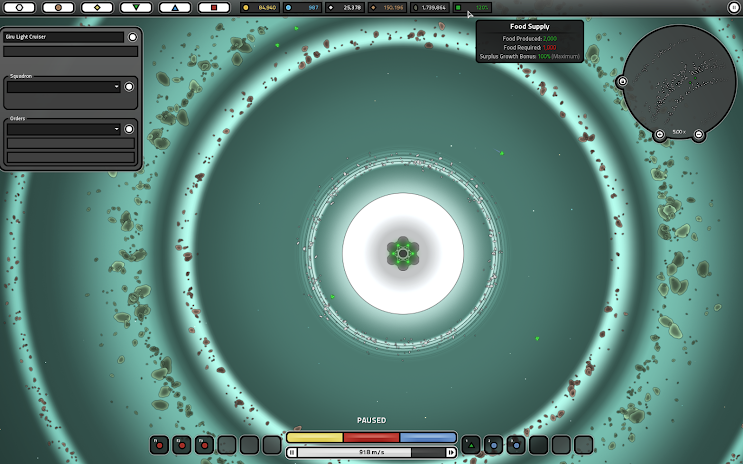Select the Gnu Light Cruiser name field
Viewport: 743px width, 464px height.
pyautogui.click(x=64, y=37)
